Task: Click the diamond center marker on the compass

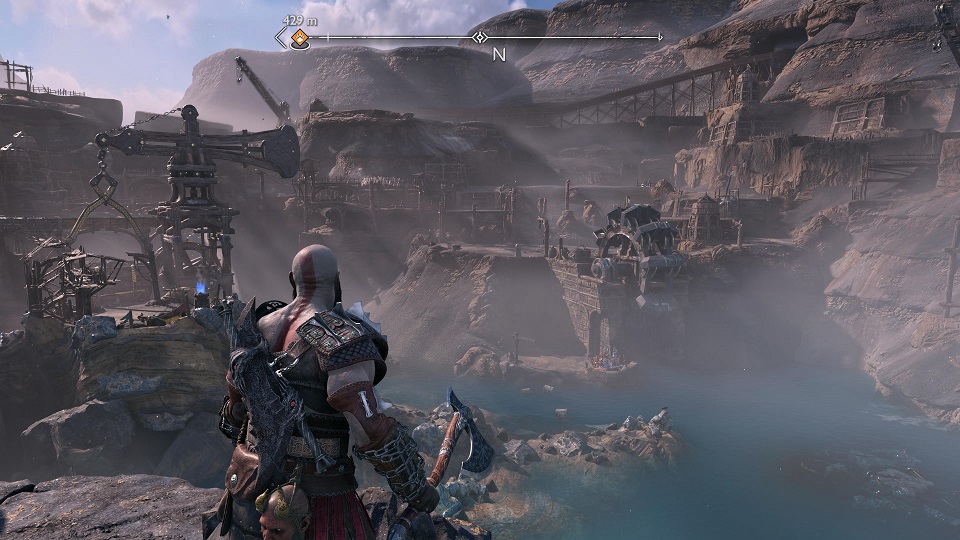Action: [479, 38]
